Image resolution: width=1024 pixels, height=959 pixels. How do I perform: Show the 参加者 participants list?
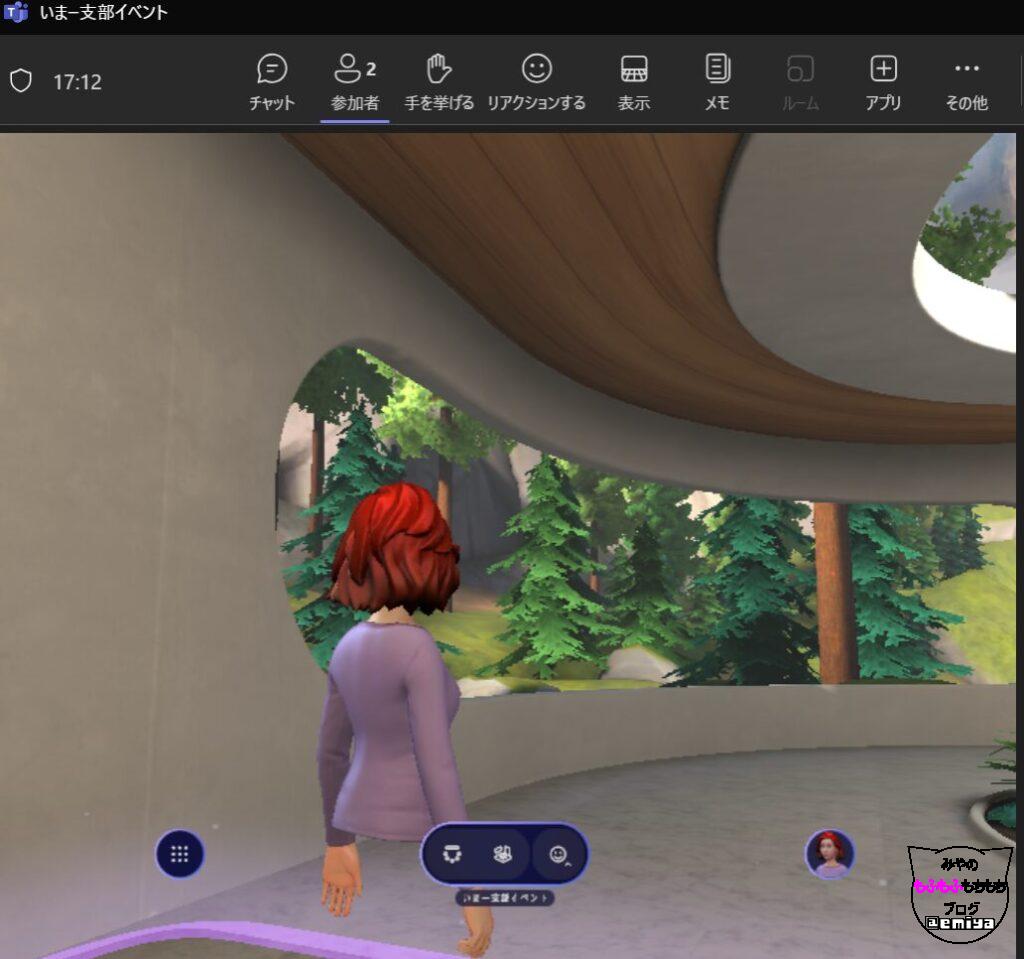(x=354, y=82)
